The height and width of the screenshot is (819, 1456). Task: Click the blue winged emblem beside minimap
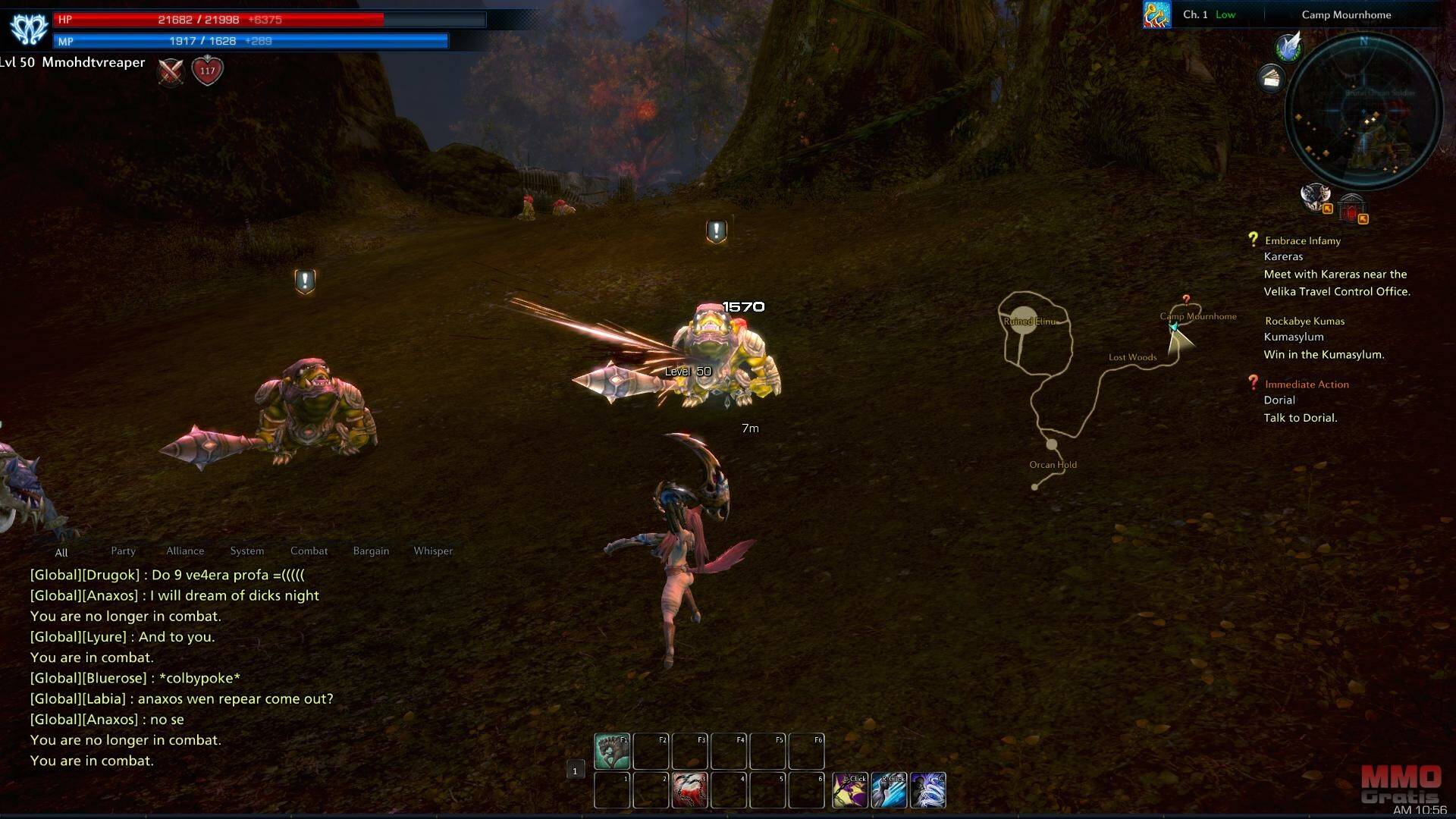1288,47
